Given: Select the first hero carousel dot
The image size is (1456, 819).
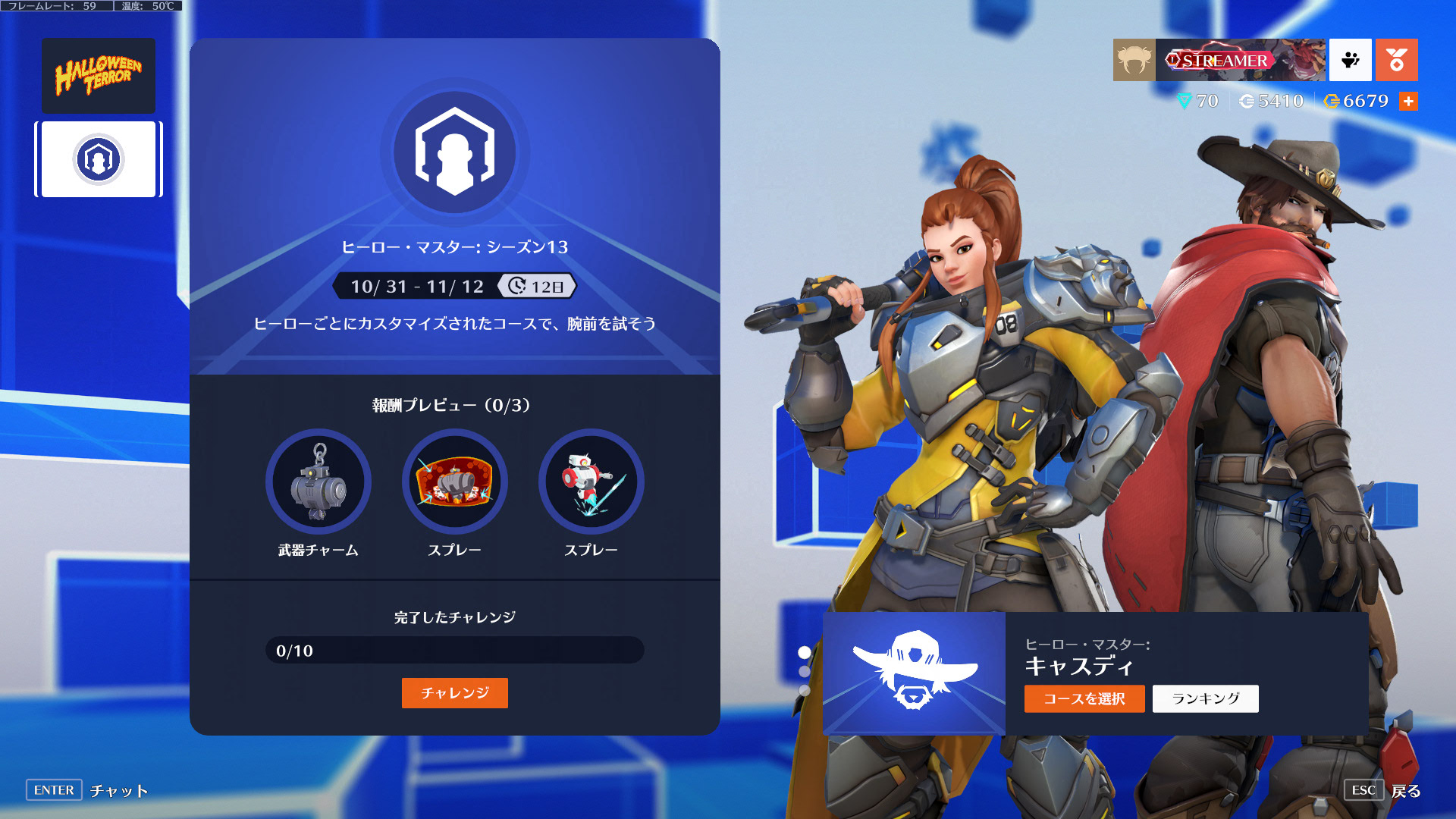Looking at the screenshot, I should (805, 652).
